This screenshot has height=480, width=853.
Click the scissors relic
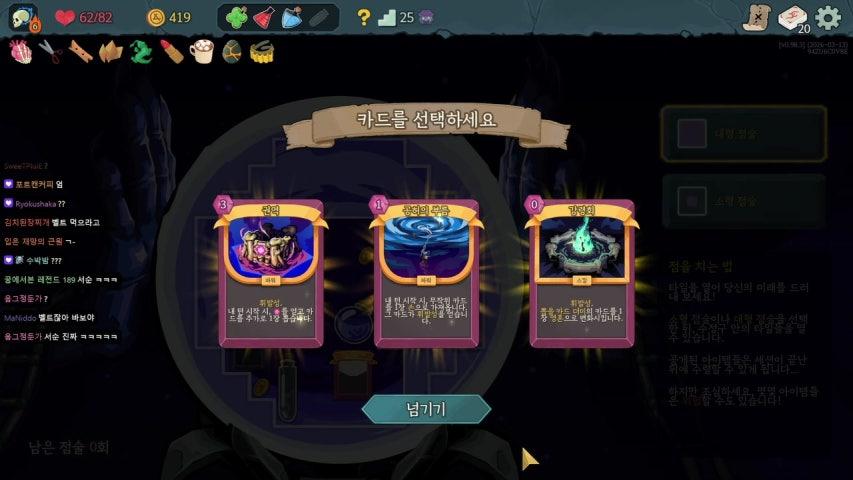click(51, 51)
